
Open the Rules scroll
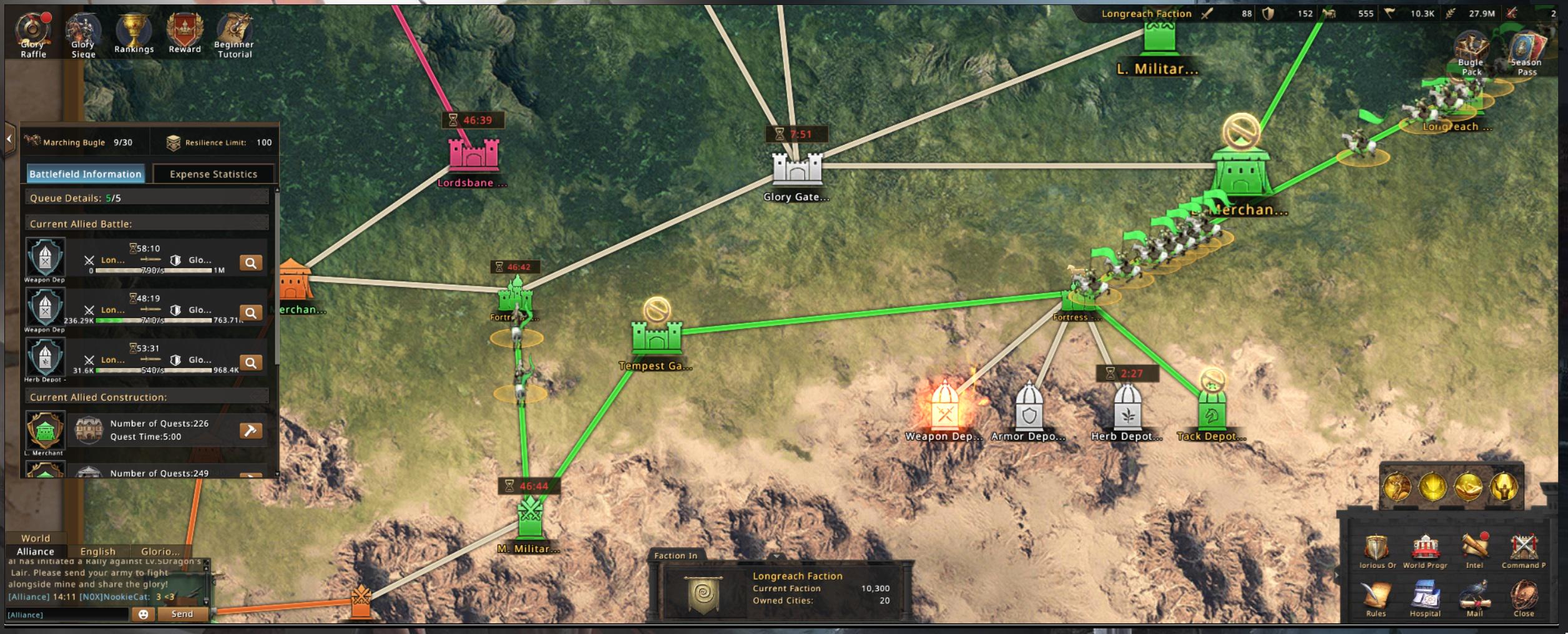click(x=1376, y=598)
